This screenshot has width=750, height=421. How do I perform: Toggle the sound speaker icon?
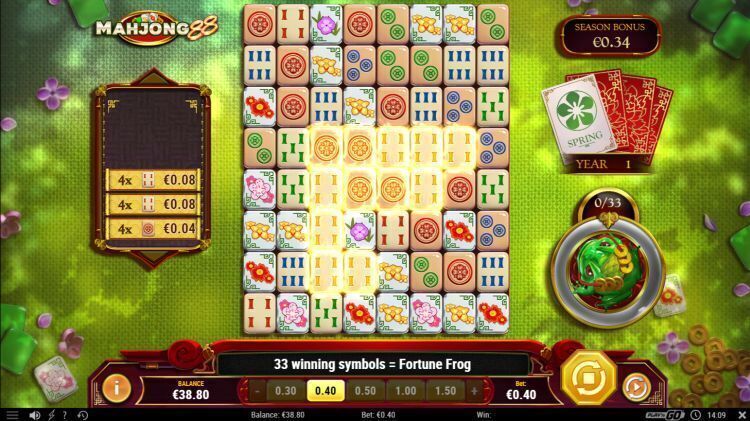(35, 414)
